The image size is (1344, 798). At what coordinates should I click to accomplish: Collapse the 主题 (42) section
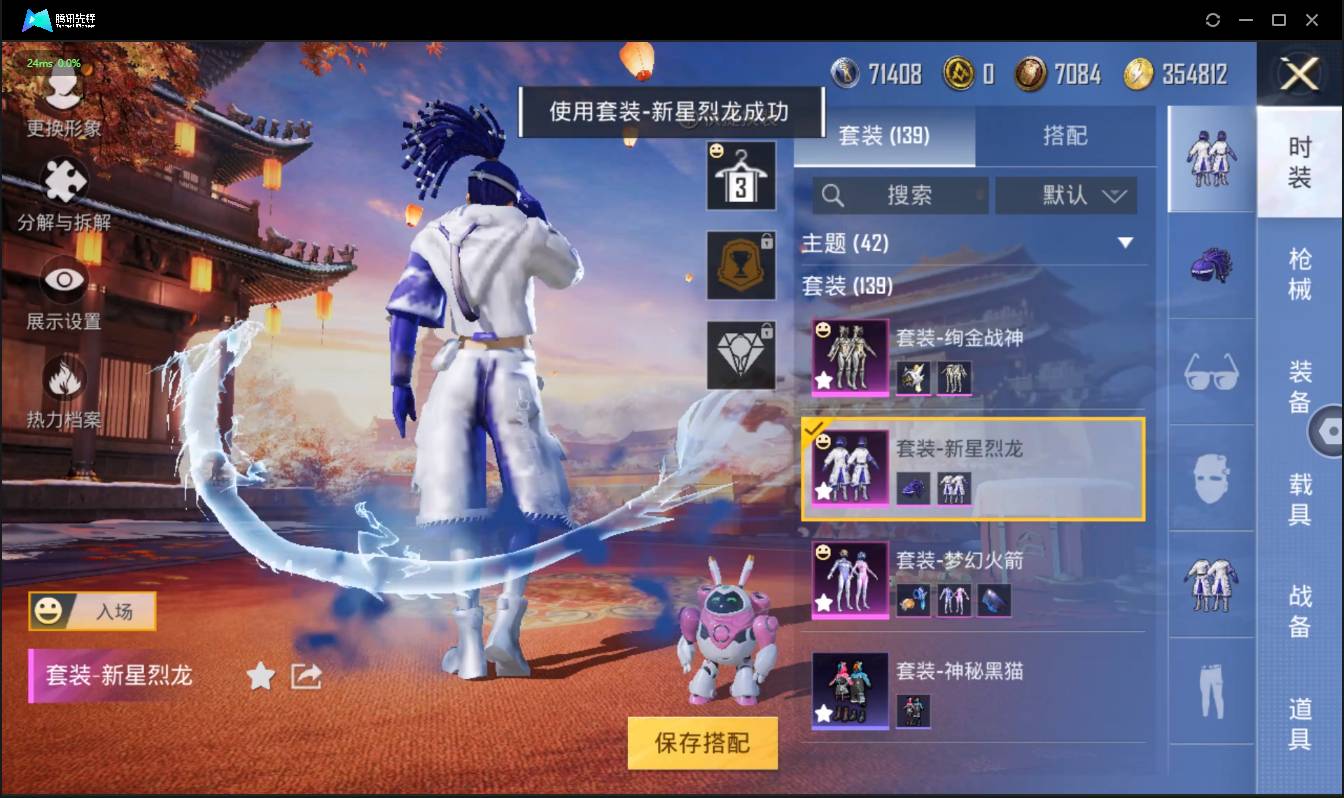[x=1126, y=243]
